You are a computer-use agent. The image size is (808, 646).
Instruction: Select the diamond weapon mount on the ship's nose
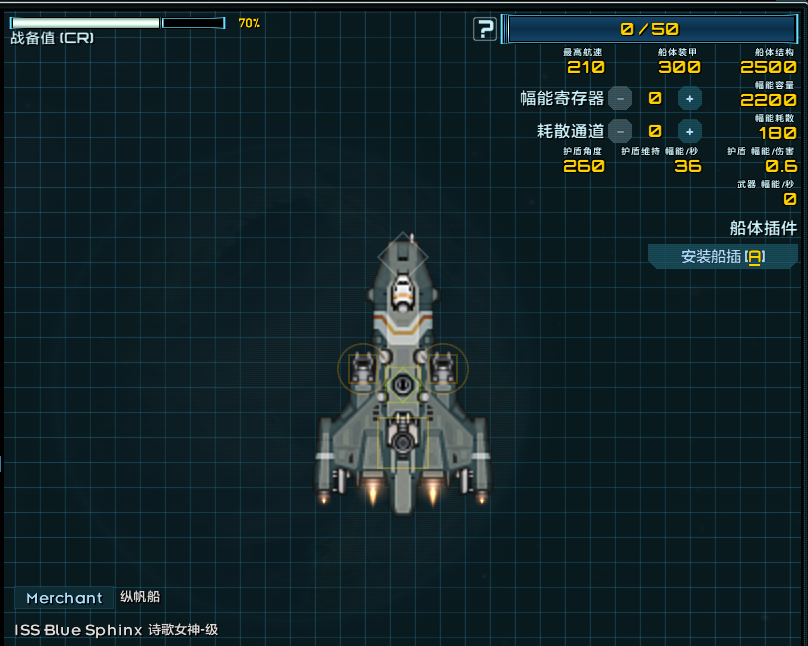tap(402, 257)
